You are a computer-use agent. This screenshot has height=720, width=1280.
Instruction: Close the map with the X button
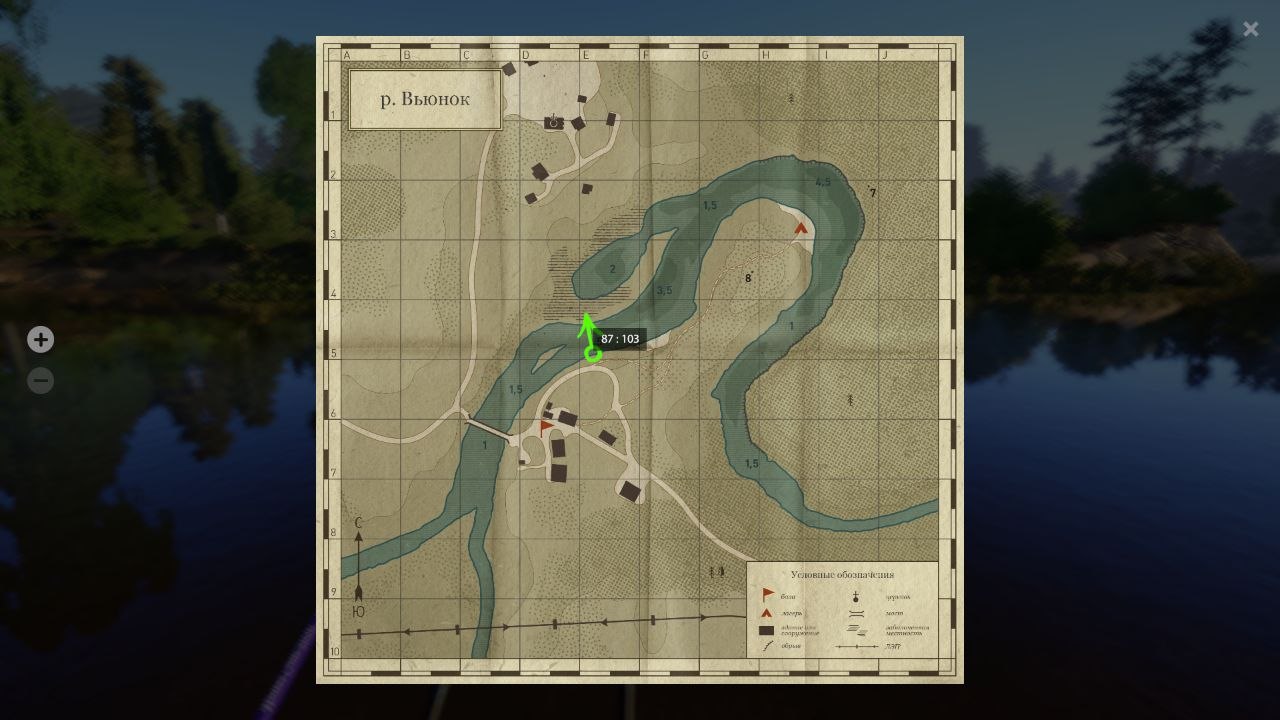tap(1250, 29)
